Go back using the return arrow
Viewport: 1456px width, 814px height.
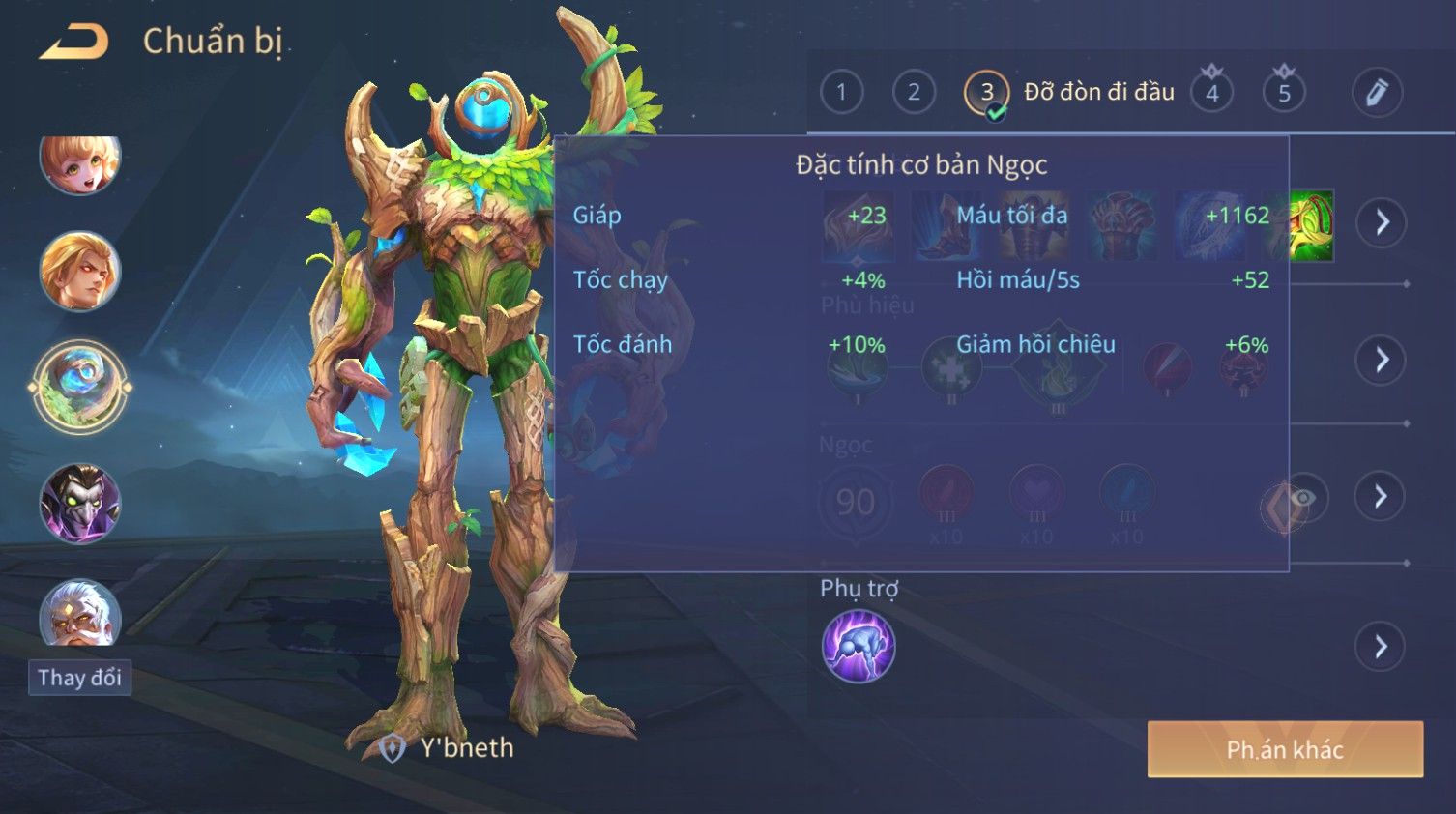pos(73,43)
